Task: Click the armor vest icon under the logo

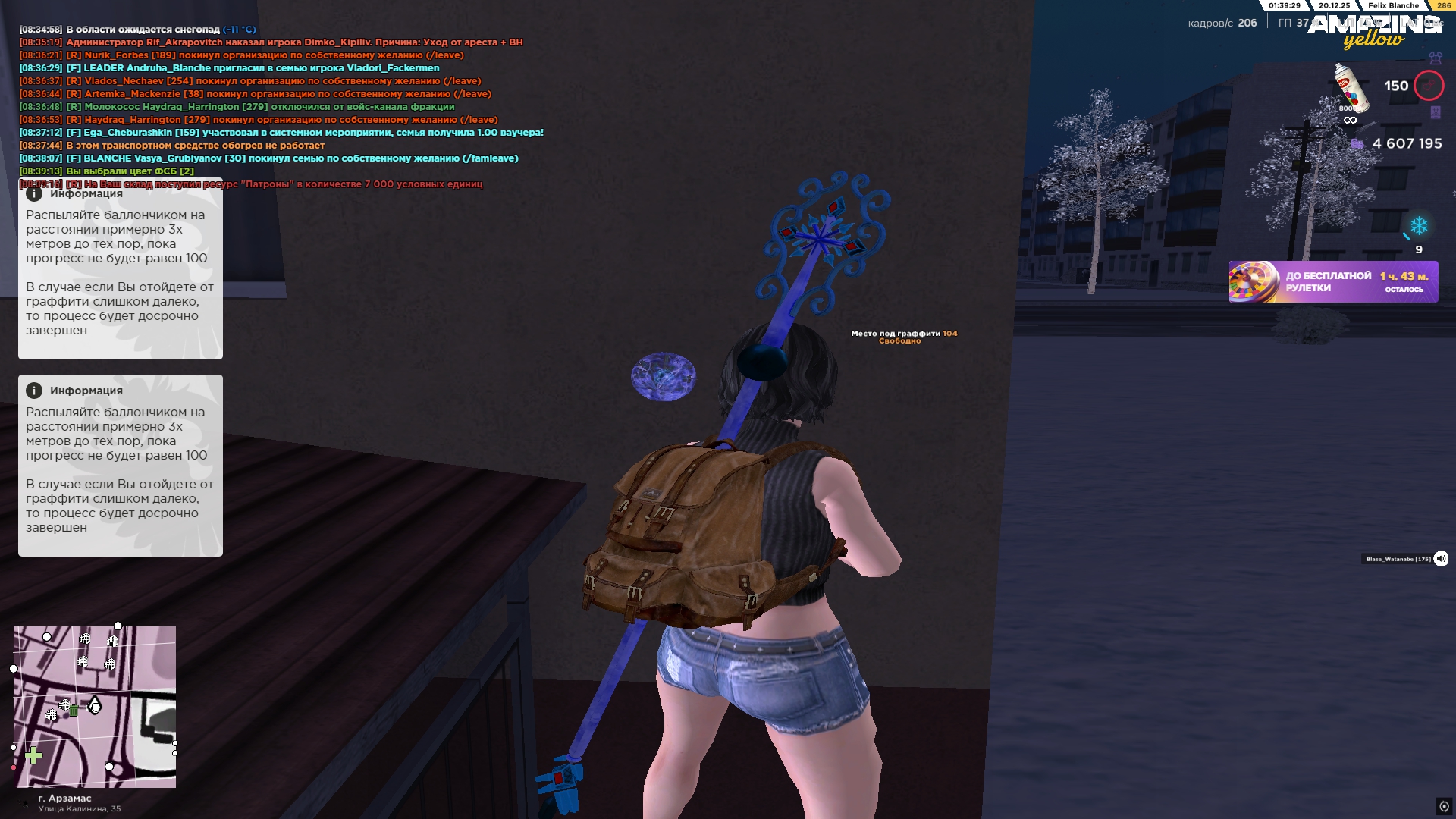Action: (1435, 58)
